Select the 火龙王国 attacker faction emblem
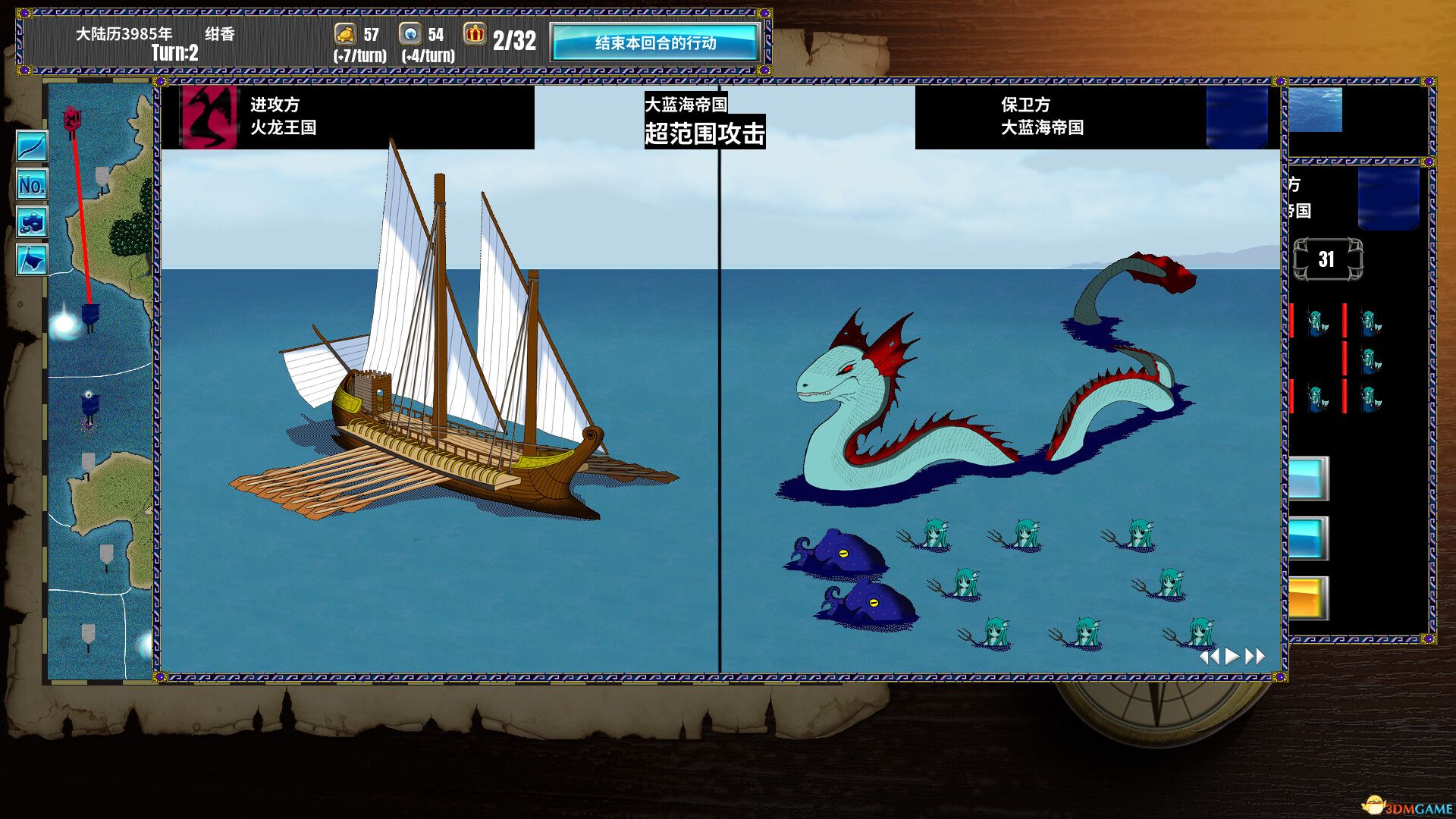The height and width of the screenshot is (819, 1456). pyautogui.click(x=209, y=118)
